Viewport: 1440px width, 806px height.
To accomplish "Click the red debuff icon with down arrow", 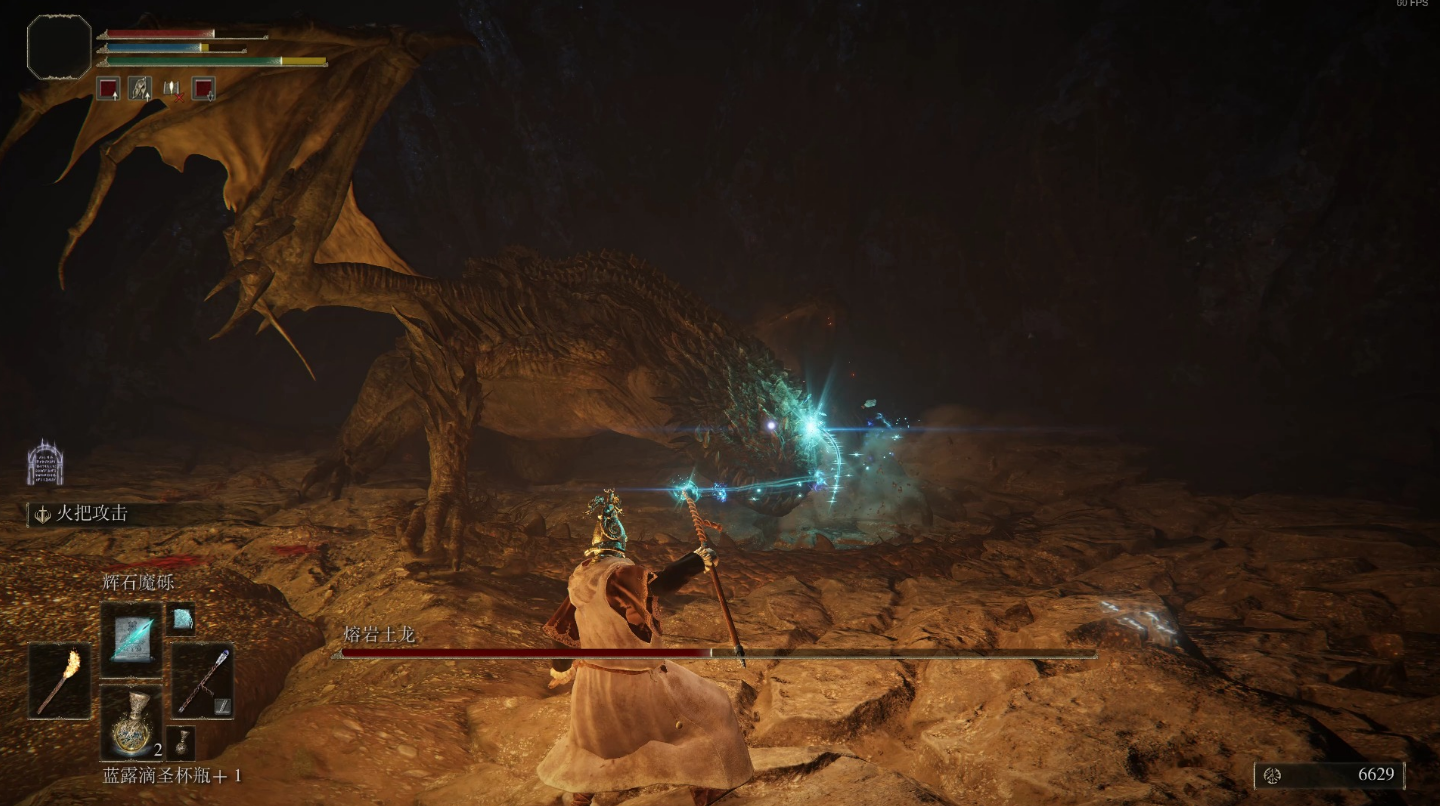I will pyautogui.click(x=204, y=88).
